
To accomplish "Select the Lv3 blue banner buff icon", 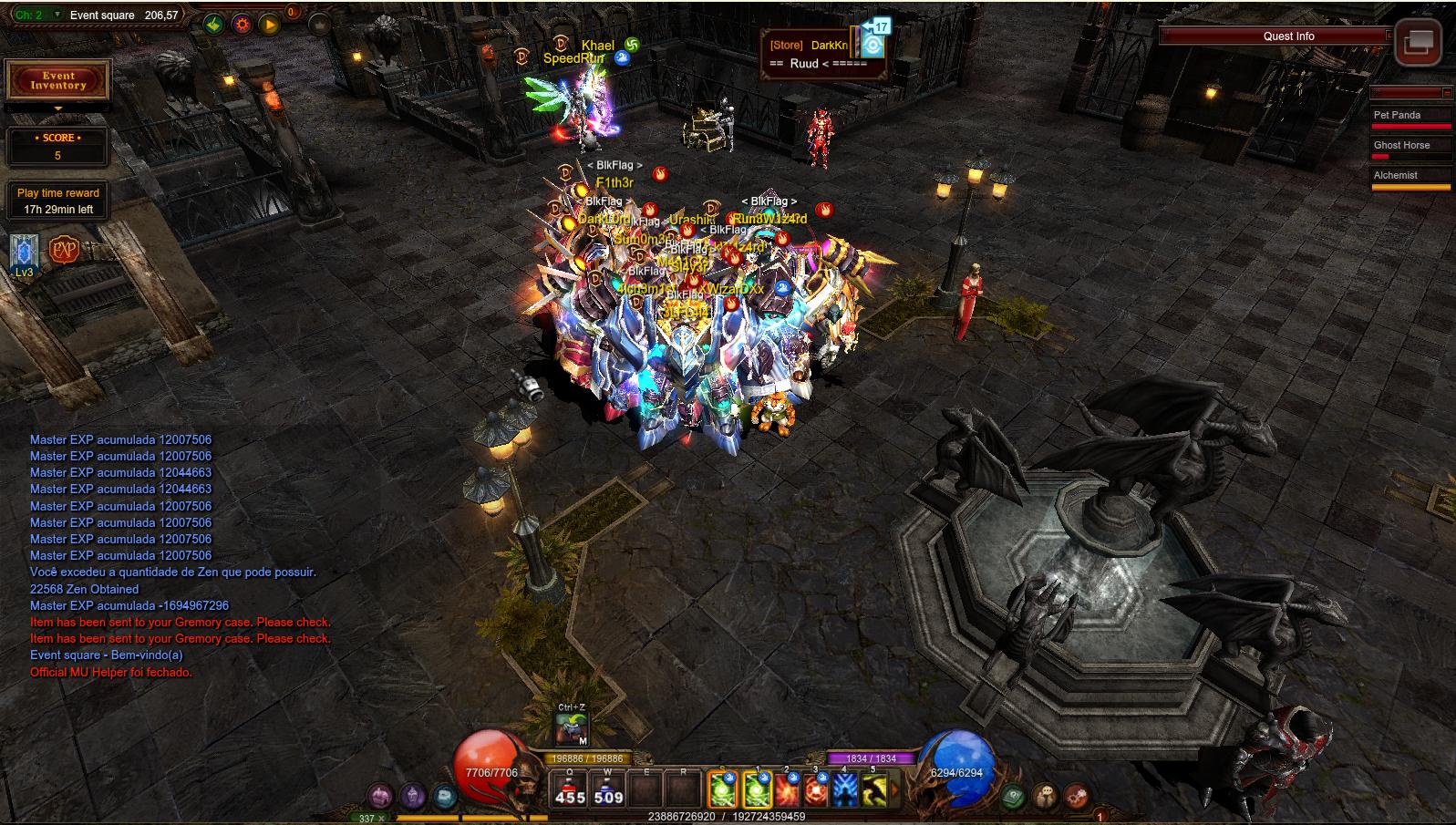I will (24, 252).
